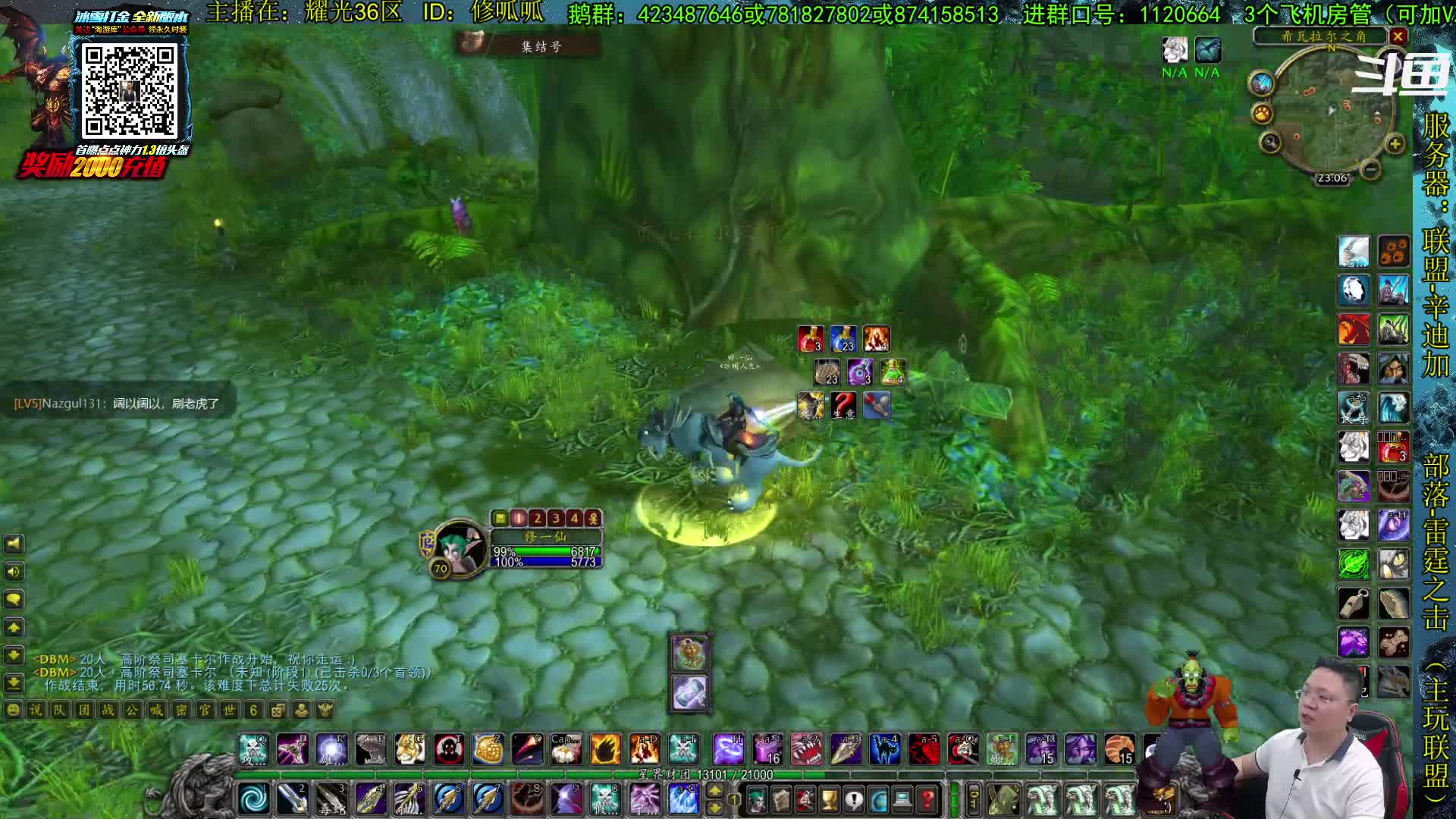Viewport: 1456px width, 819px height.
Task: Zoom in the minimap with the plus button
Action: point(1395,144)
